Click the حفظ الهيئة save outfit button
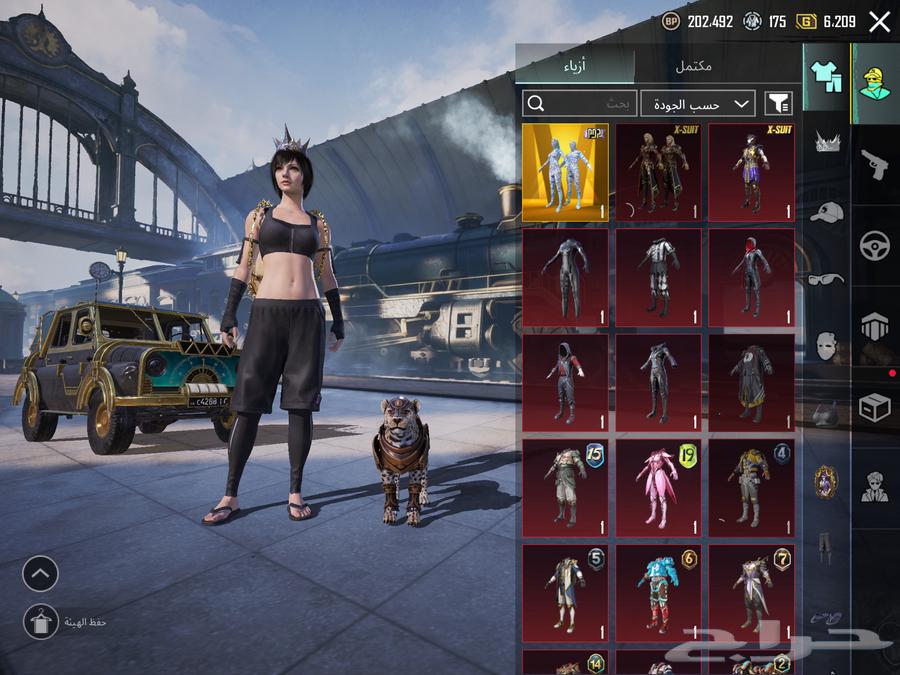Screen dimensions: 900x675 coord(41,622)
